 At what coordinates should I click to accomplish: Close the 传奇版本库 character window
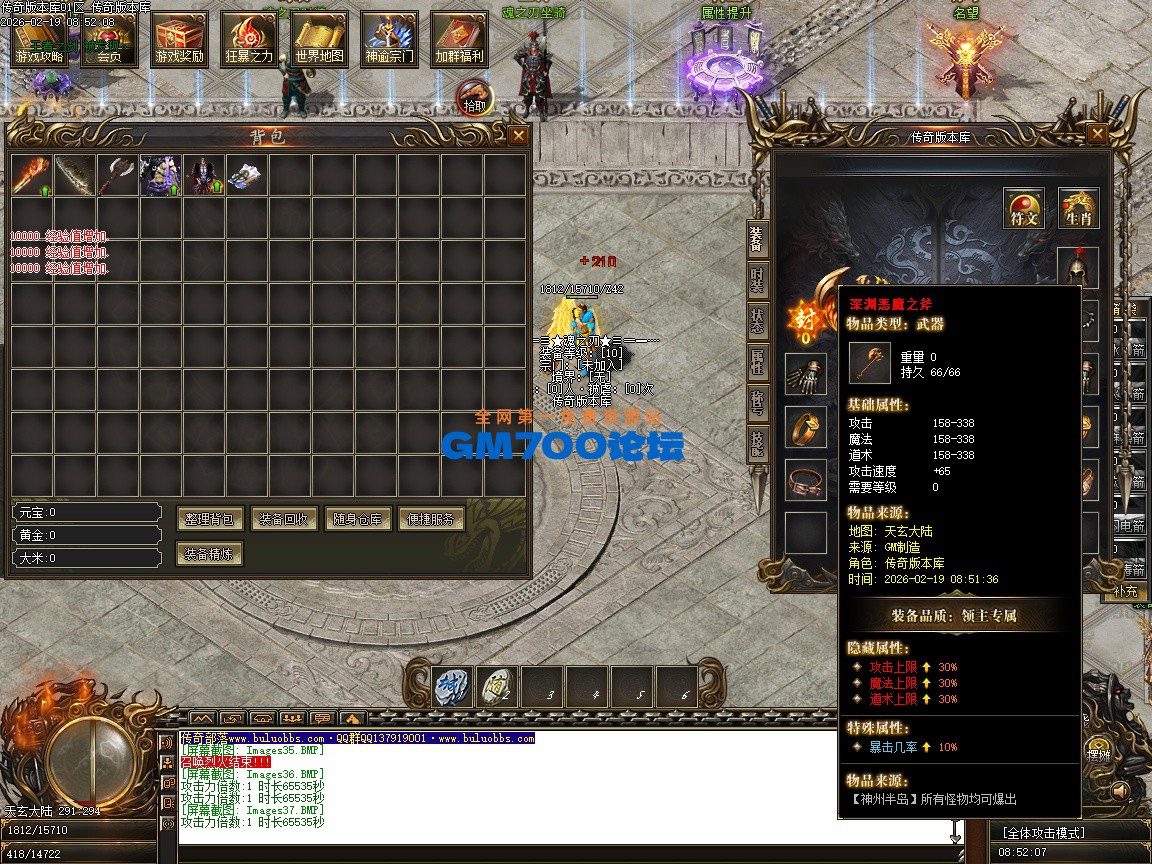tap(1097, 134)
